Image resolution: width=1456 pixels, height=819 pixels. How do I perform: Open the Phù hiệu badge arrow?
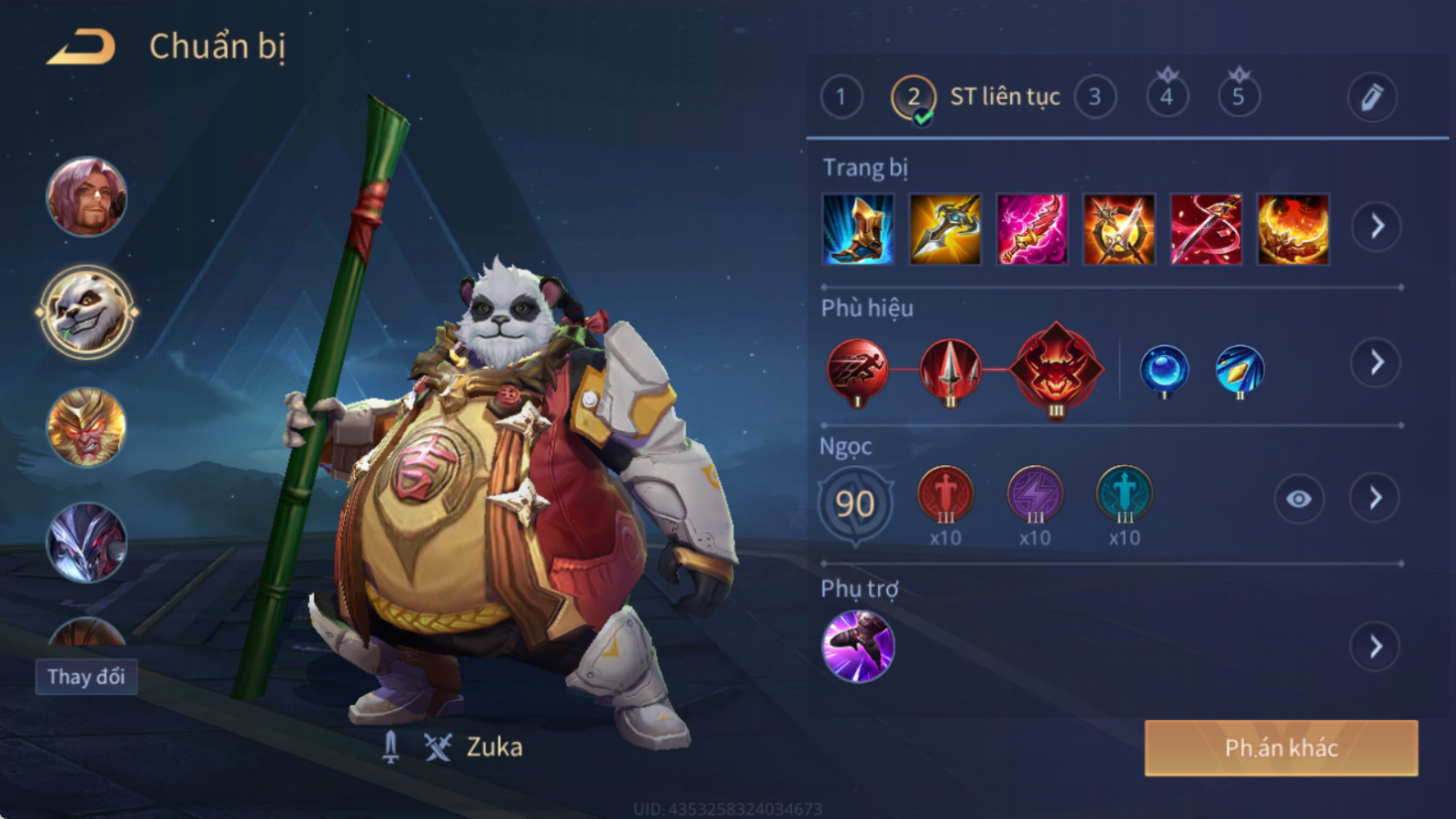[1377, 363]
